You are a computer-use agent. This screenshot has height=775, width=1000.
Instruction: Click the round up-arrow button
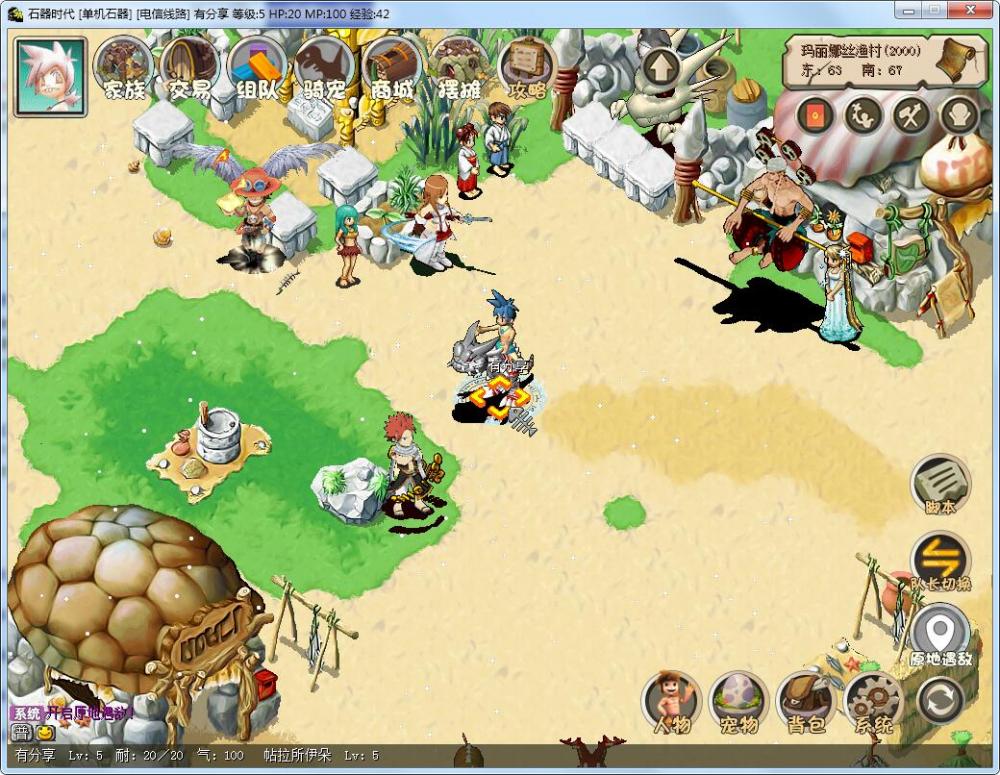(661, 70)
